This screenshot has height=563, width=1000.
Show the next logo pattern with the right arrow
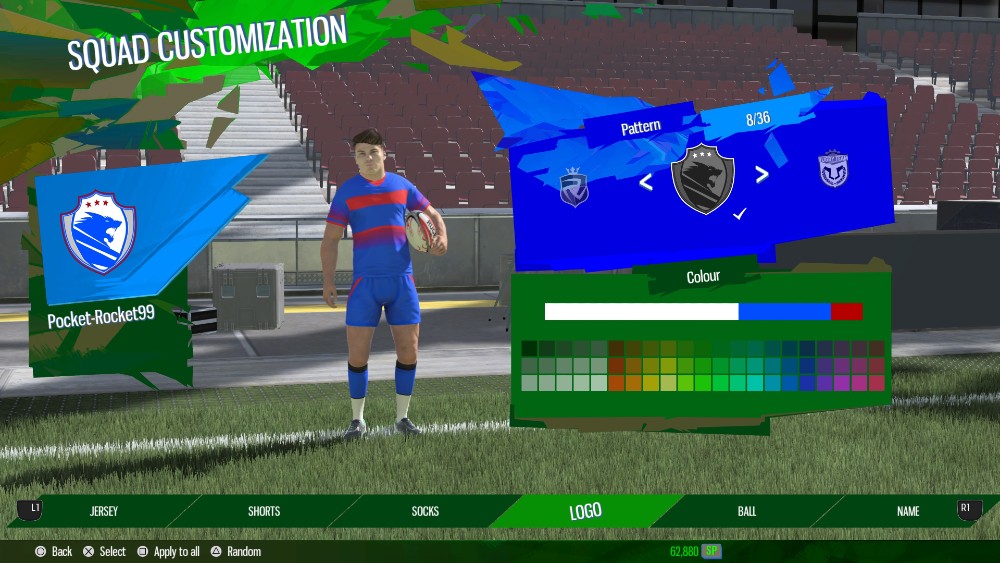762,175
